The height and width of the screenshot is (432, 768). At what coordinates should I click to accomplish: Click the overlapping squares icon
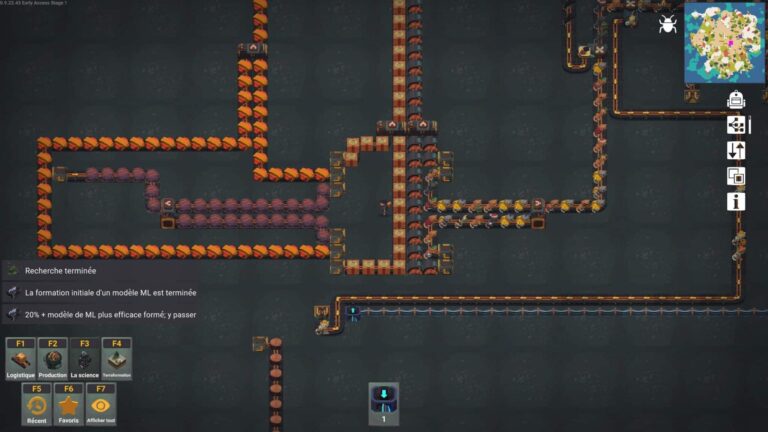pyautogui.click(x=736, y=176)
